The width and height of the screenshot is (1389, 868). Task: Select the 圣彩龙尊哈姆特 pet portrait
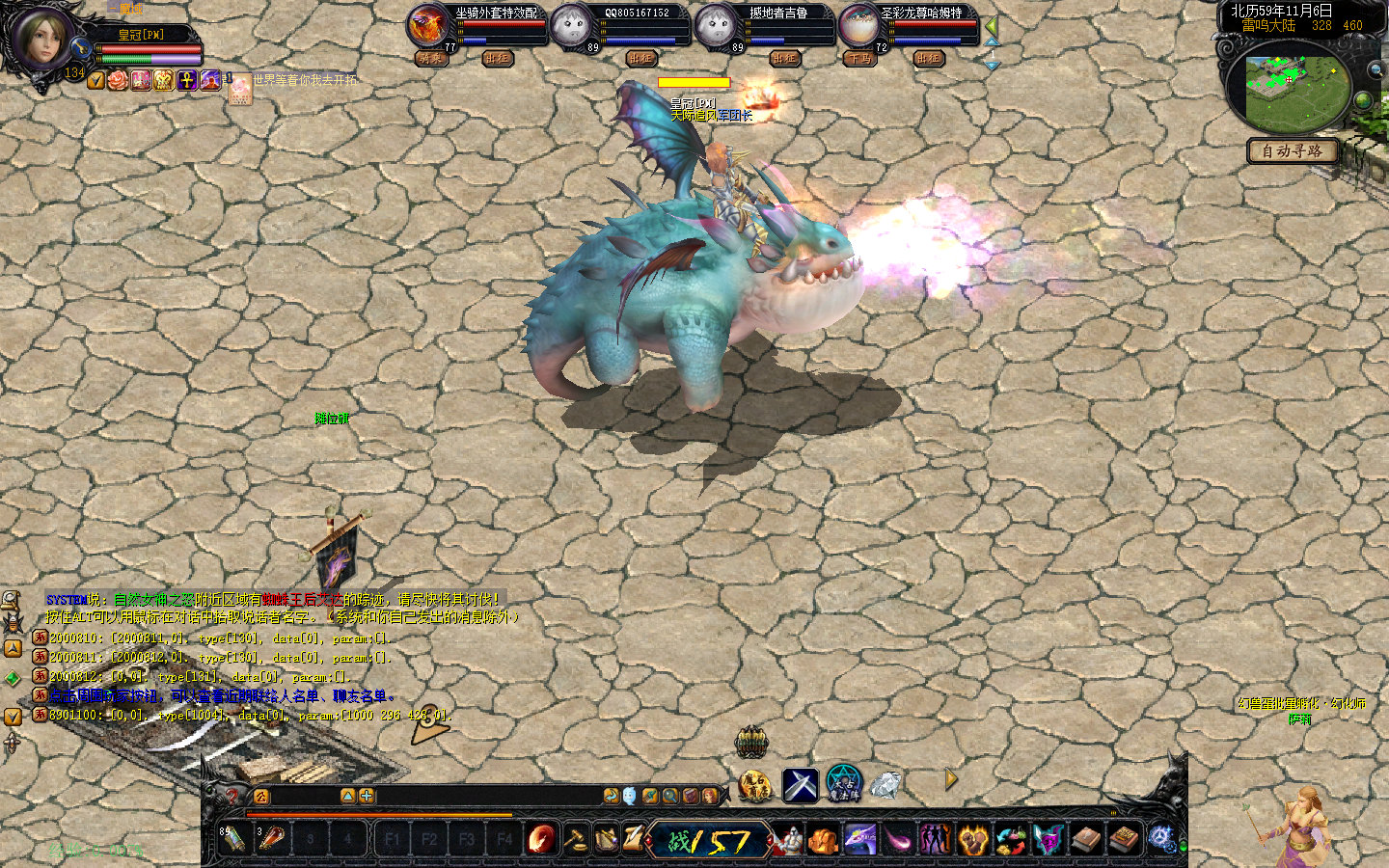[x=858, y=25]
